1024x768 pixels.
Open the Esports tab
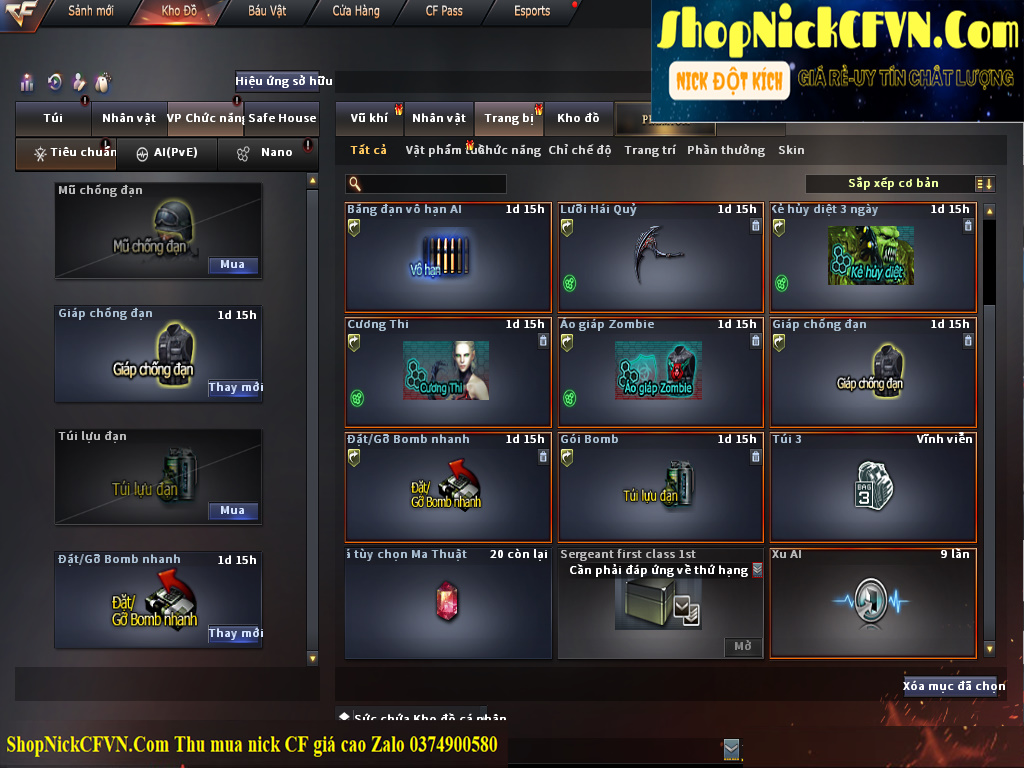(x=532, y=11)
